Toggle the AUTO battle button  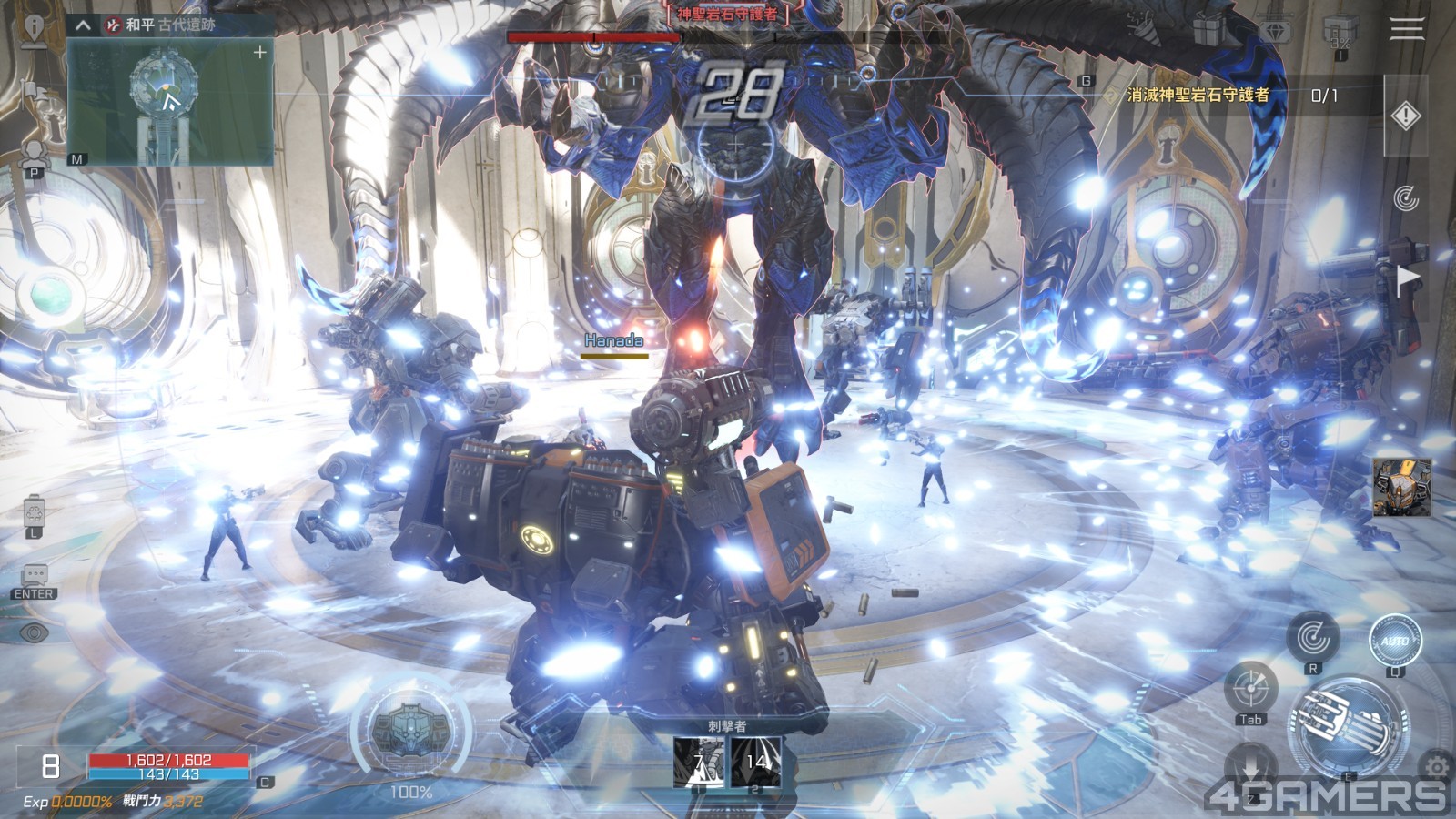click(x=1394, y=641)
